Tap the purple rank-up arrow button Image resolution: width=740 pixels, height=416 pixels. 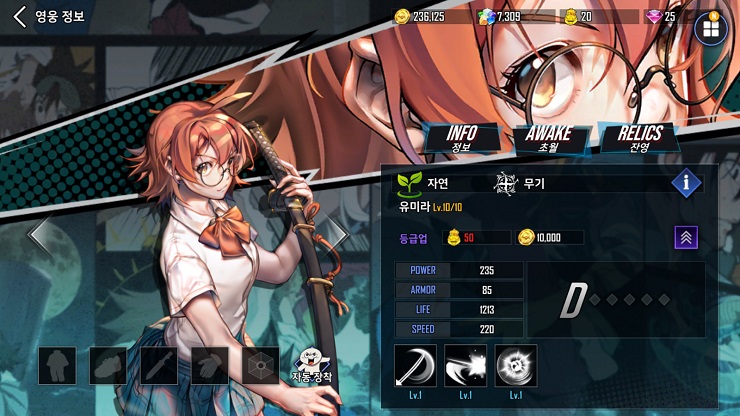coord(686,237)
